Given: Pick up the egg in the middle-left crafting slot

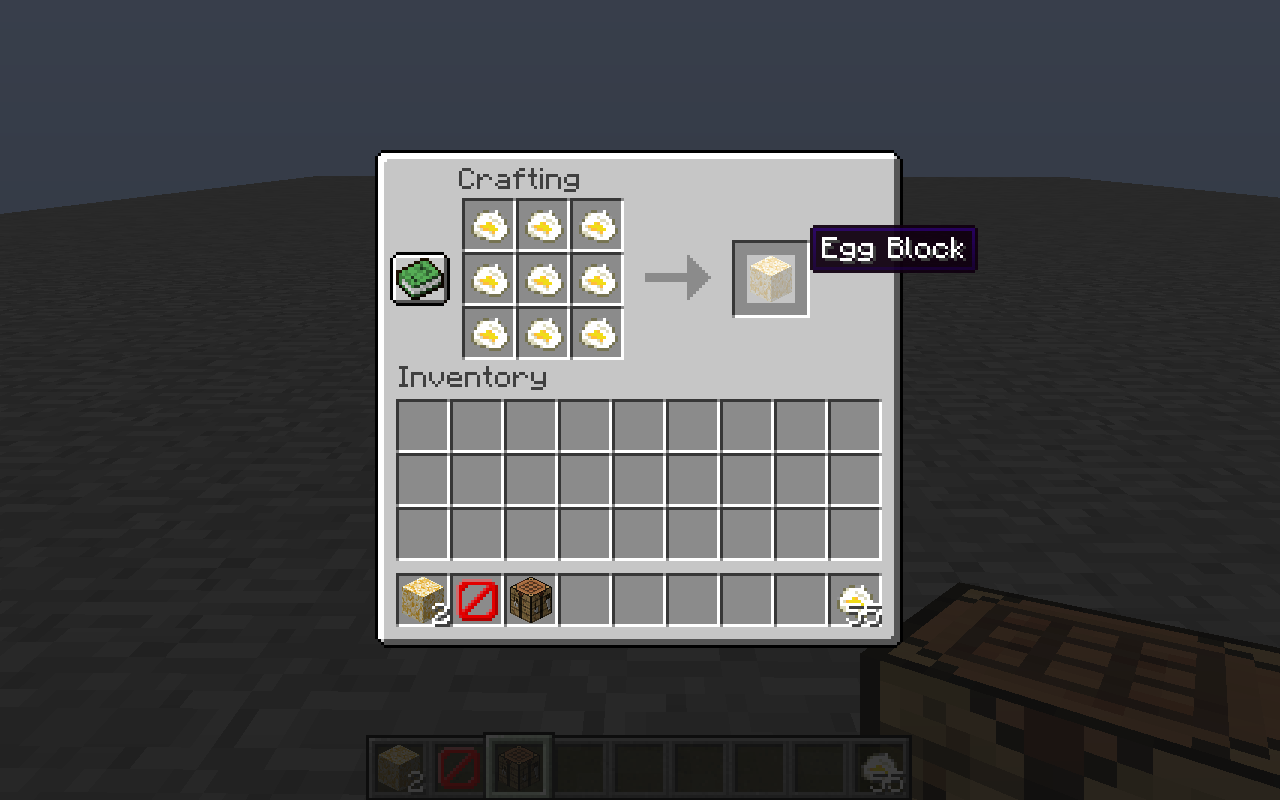Looking at the screenshot, I should coord(490,279).
